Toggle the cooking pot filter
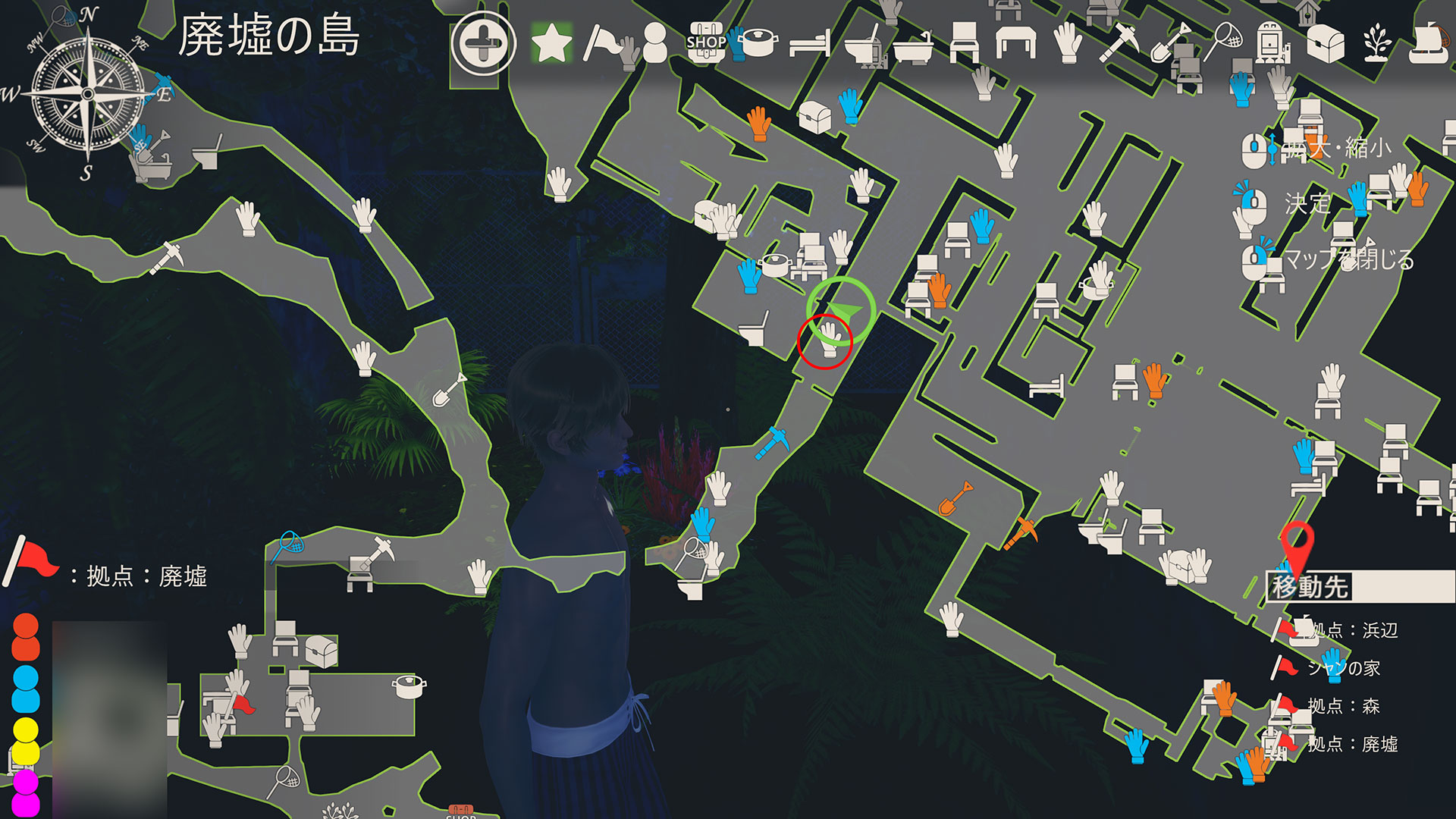The height and width of the screenshot is (819, 1456). coord(759,42)
